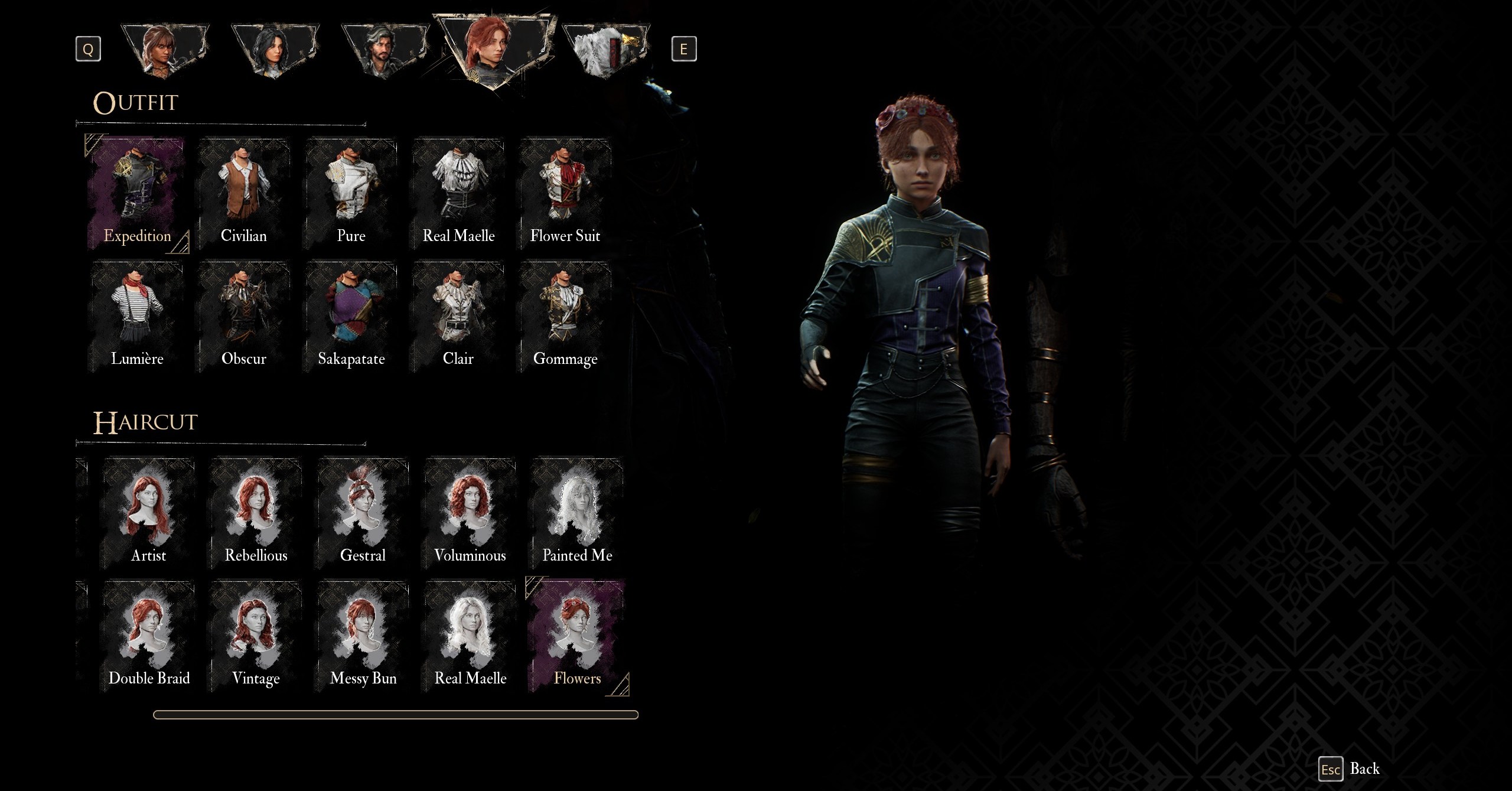1512x791 pixels.
Task: Pick the Gommage outfit
Action: [x=565, y=317]
